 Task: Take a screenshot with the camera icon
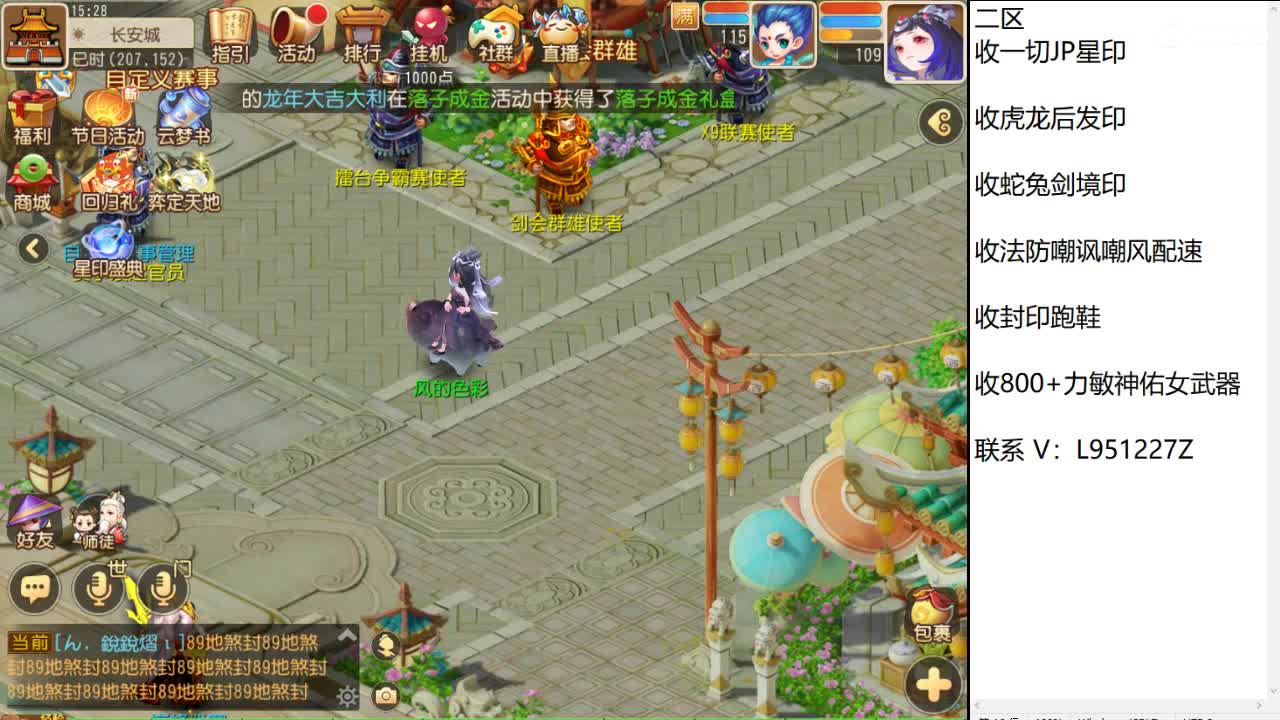click(383, 696)
